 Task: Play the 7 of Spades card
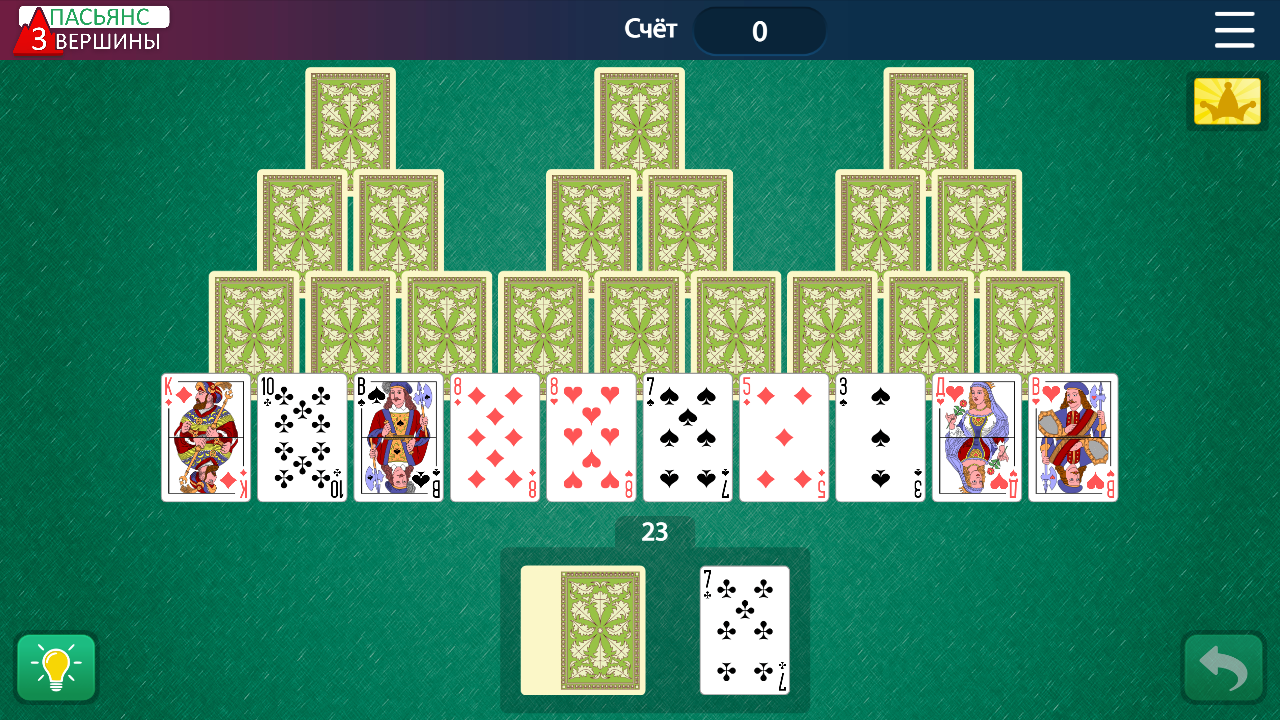click(687, 437)
